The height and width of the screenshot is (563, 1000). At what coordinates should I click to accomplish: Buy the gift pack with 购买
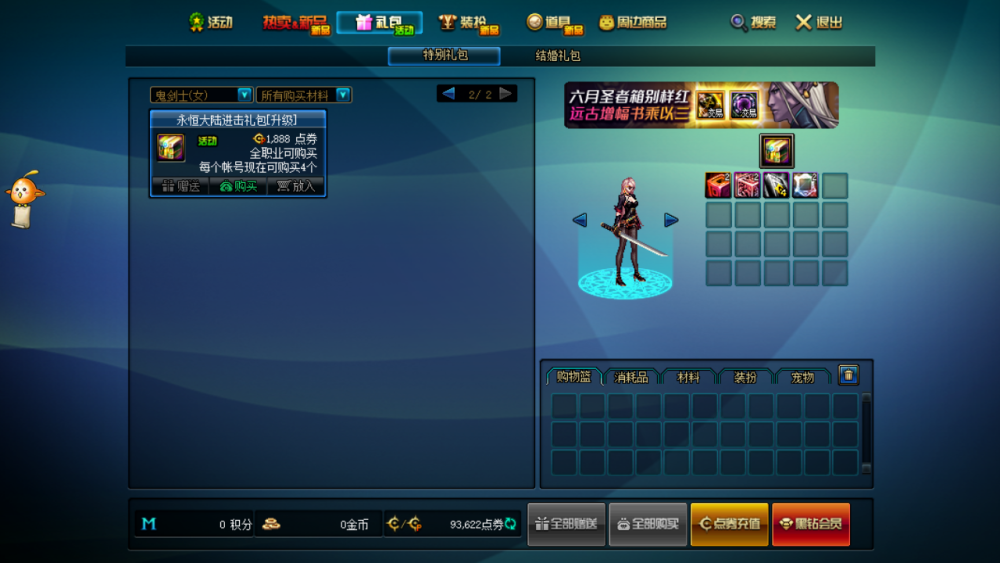(x=238, y=186)
